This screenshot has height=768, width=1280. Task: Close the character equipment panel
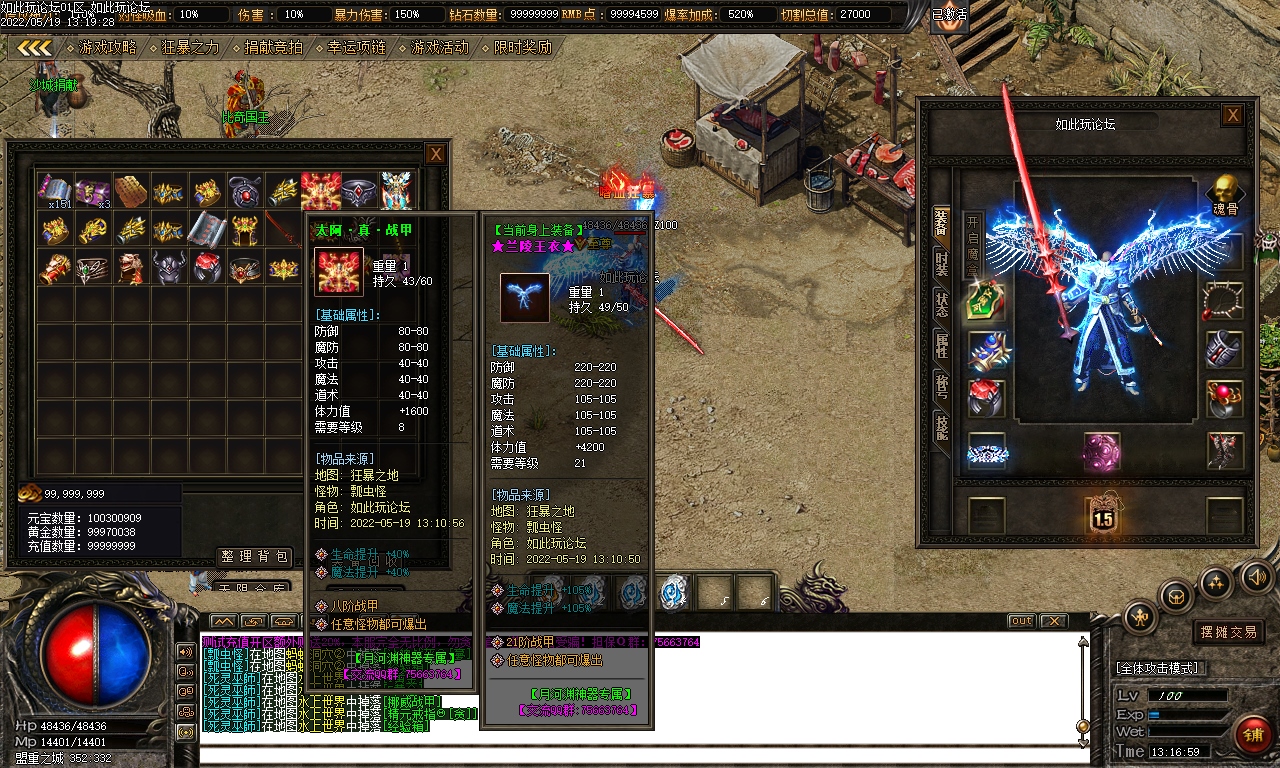coord(1233,115)
